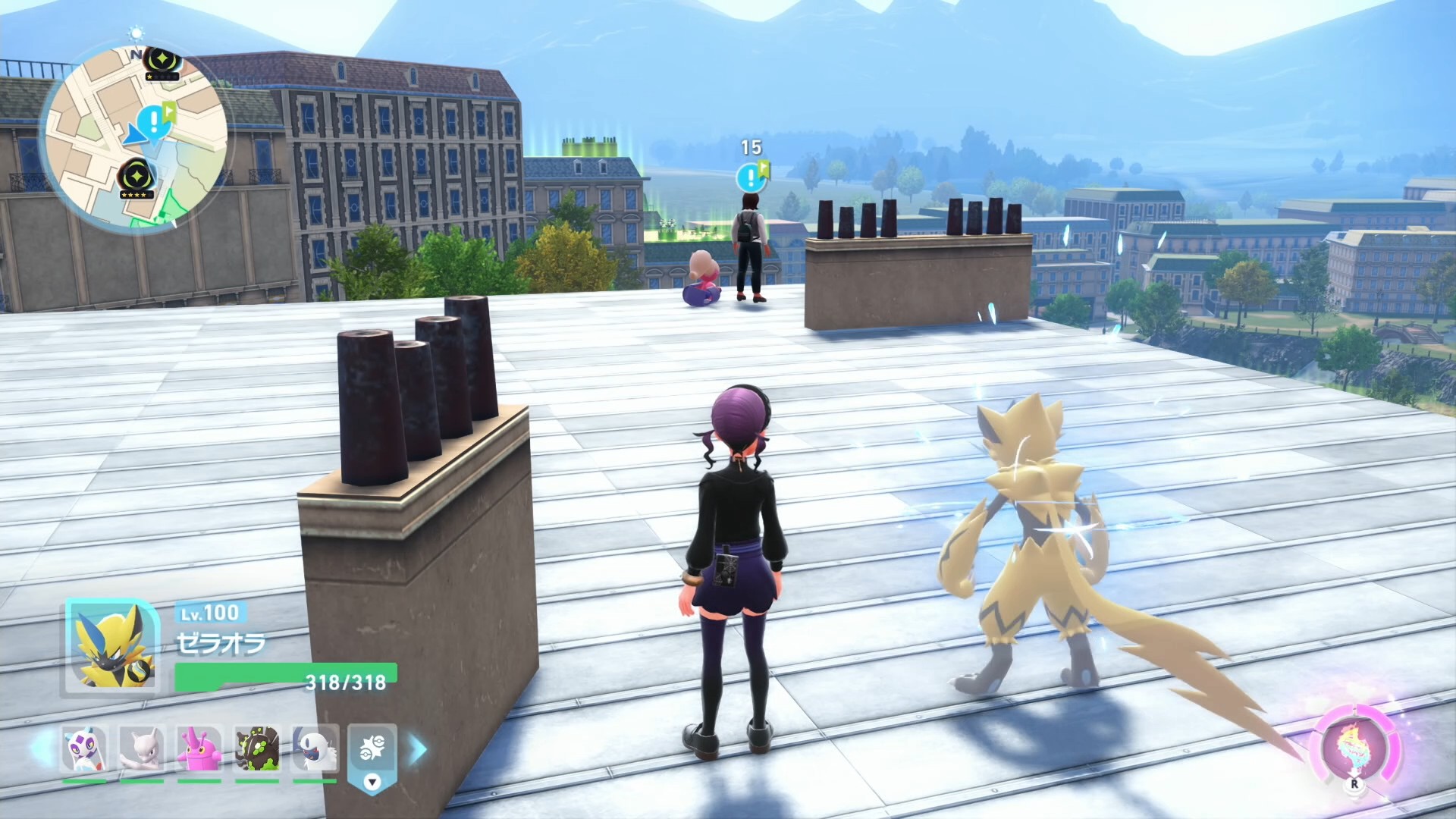Image resolution: width=1456 pixels, height=819 pixels.
Task: Click the right arrow beside the party bar
Action: (418, 748)
